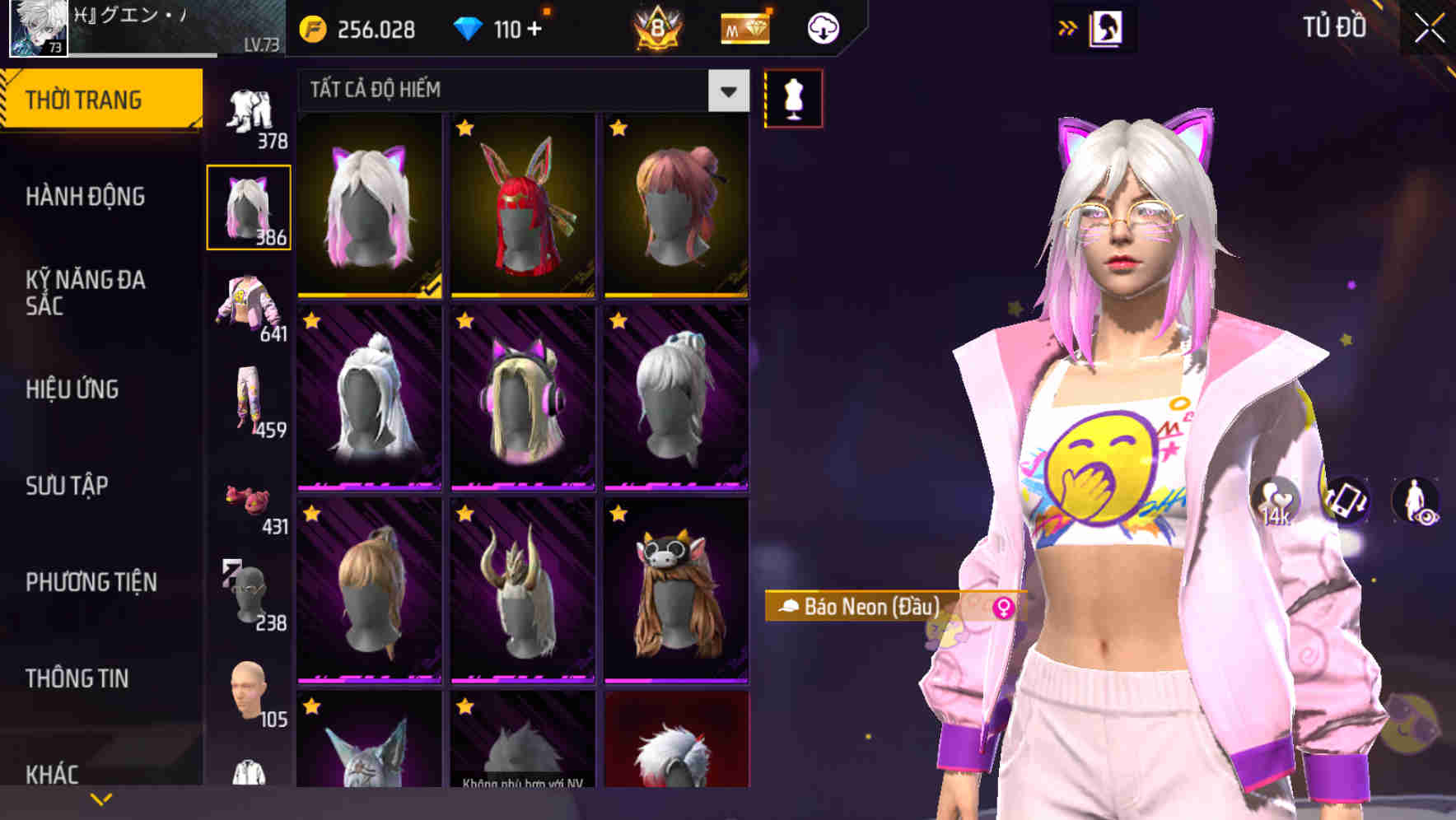Collapse the panel using the double-arrow chevrons
The width and height of the screenshot is (1456, 820).
(x=1069, y=27)
